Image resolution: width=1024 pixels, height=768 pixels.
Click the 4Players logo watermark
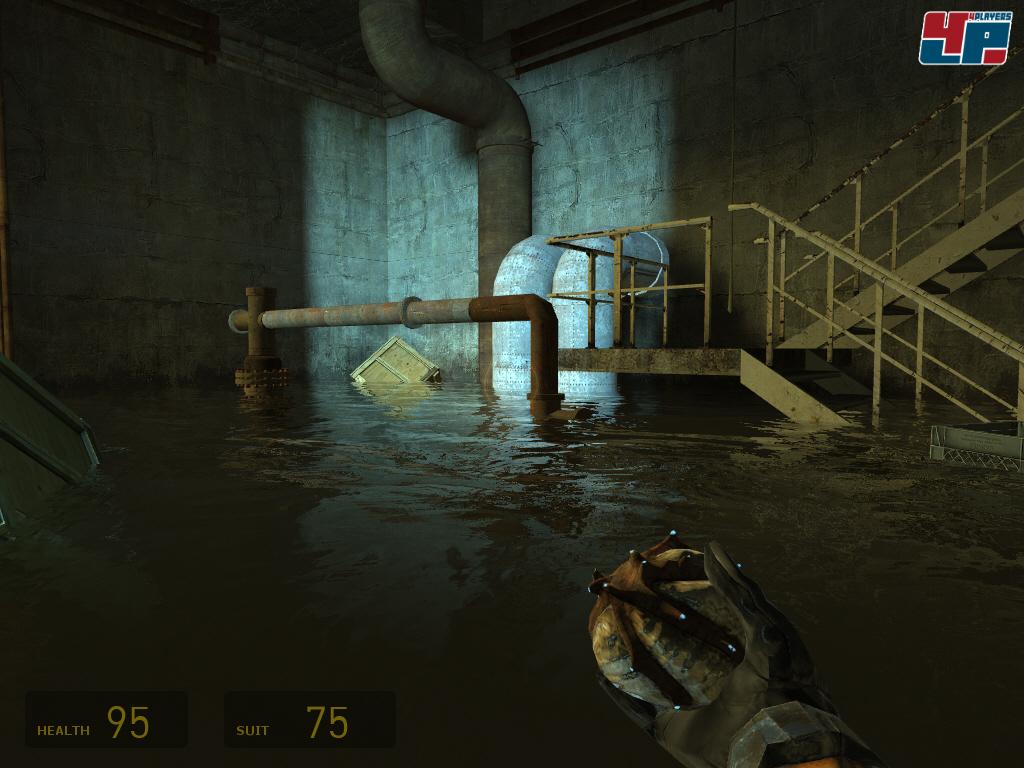point(965,38)
